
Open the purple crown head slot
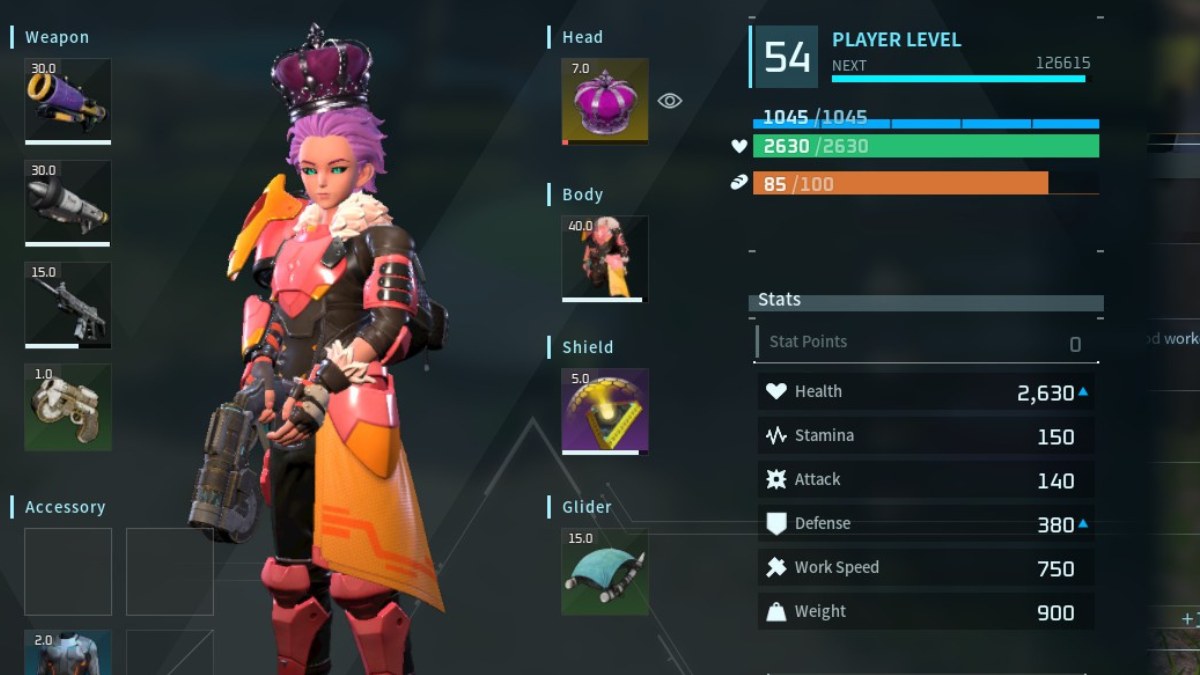click(x=604, y=100)
